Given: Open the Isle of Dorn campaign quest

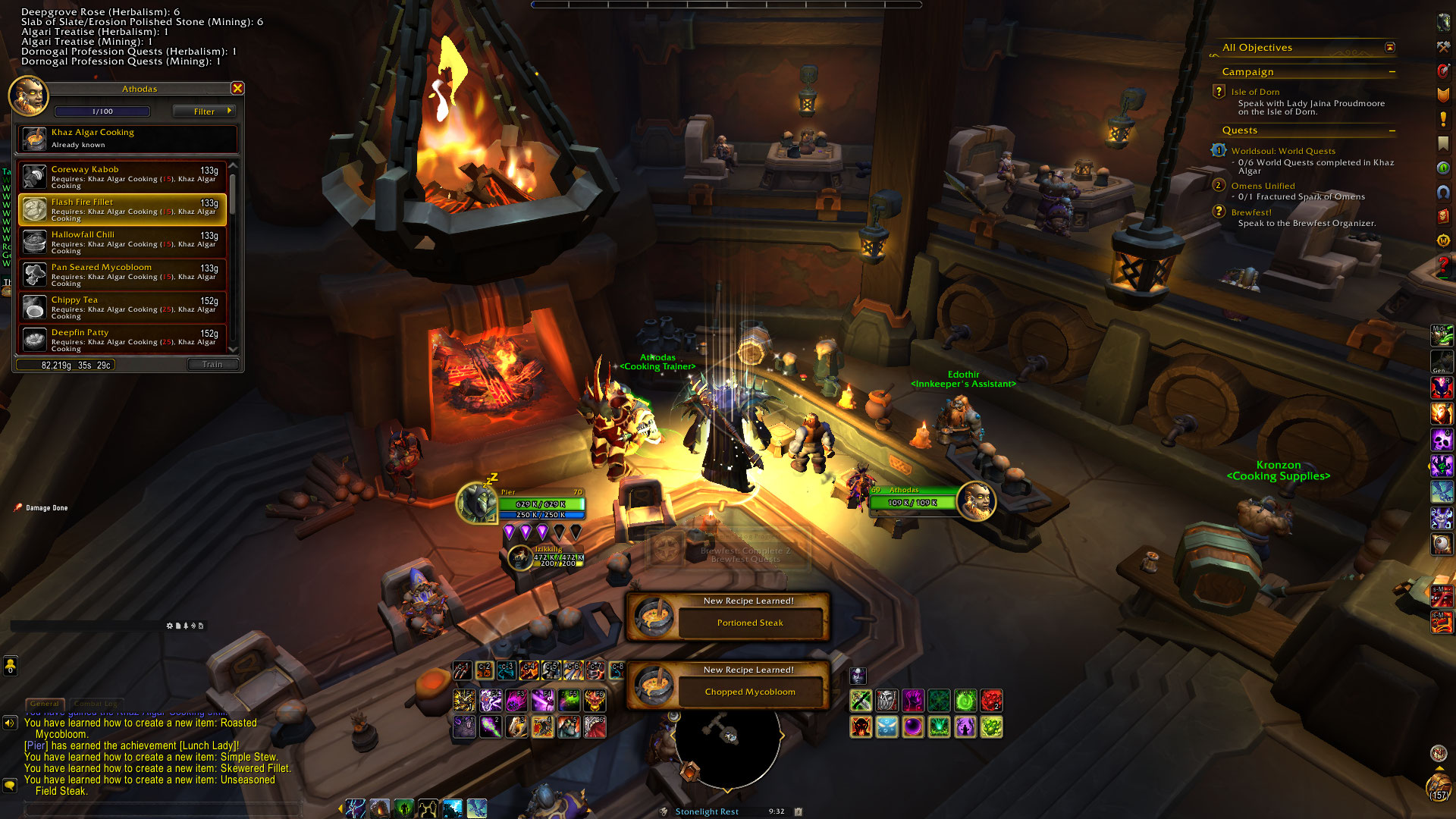Looking at the screenshot, I should click(1255, 92).
